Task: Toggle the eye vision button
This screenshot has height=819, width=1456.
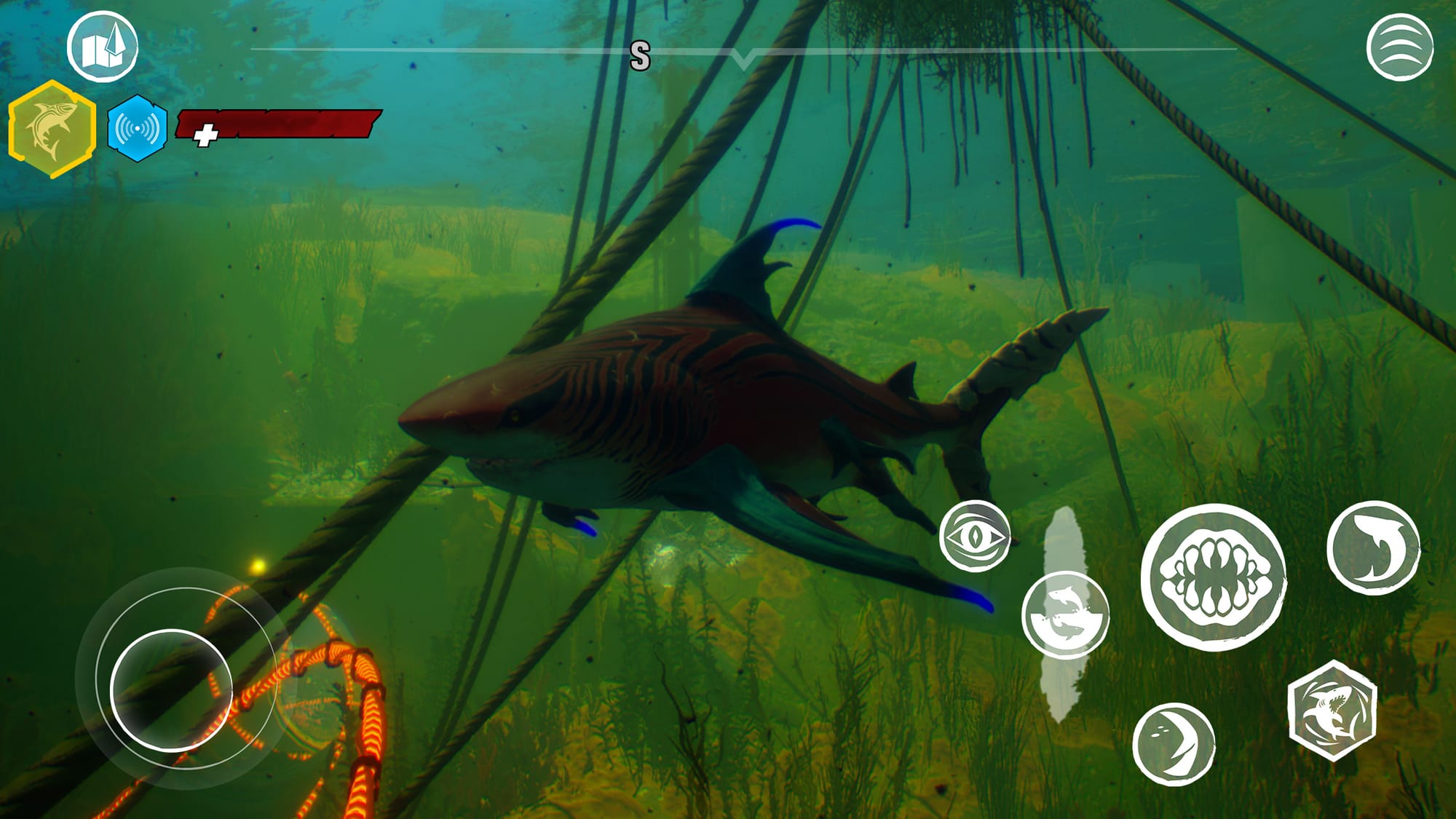Action: pos(974,537)
